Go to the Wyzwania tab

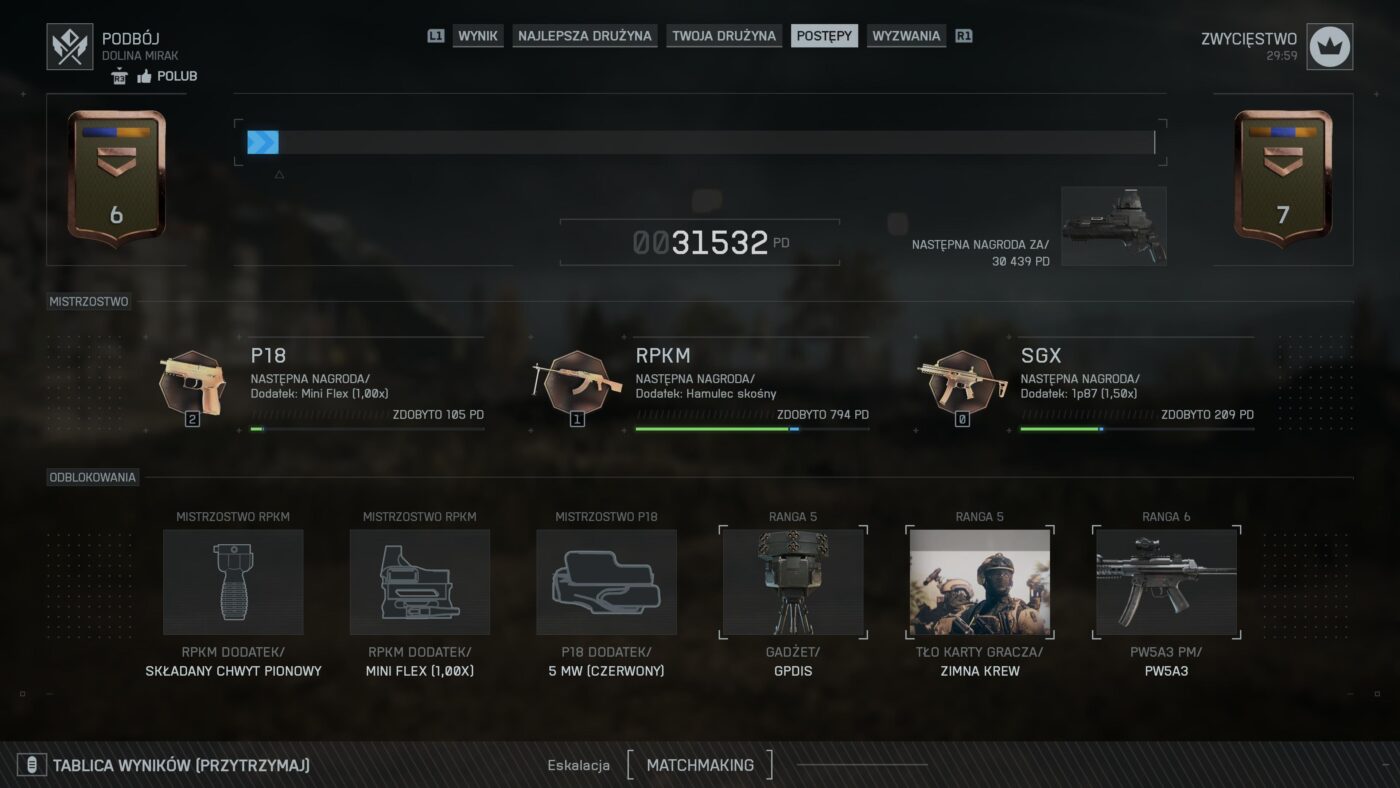click(x=906, y=36)
